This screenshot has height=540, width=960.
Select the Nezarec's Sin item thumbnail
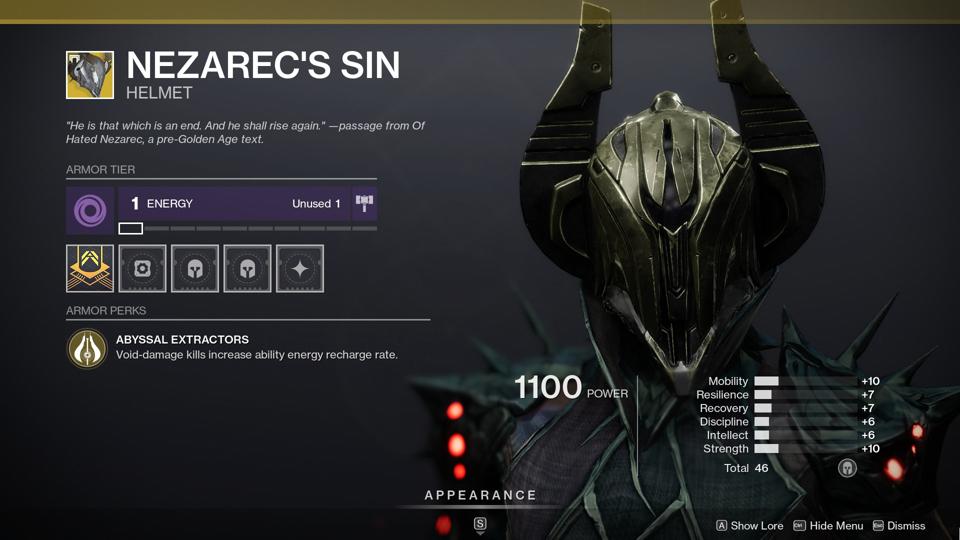click(90, 76)
